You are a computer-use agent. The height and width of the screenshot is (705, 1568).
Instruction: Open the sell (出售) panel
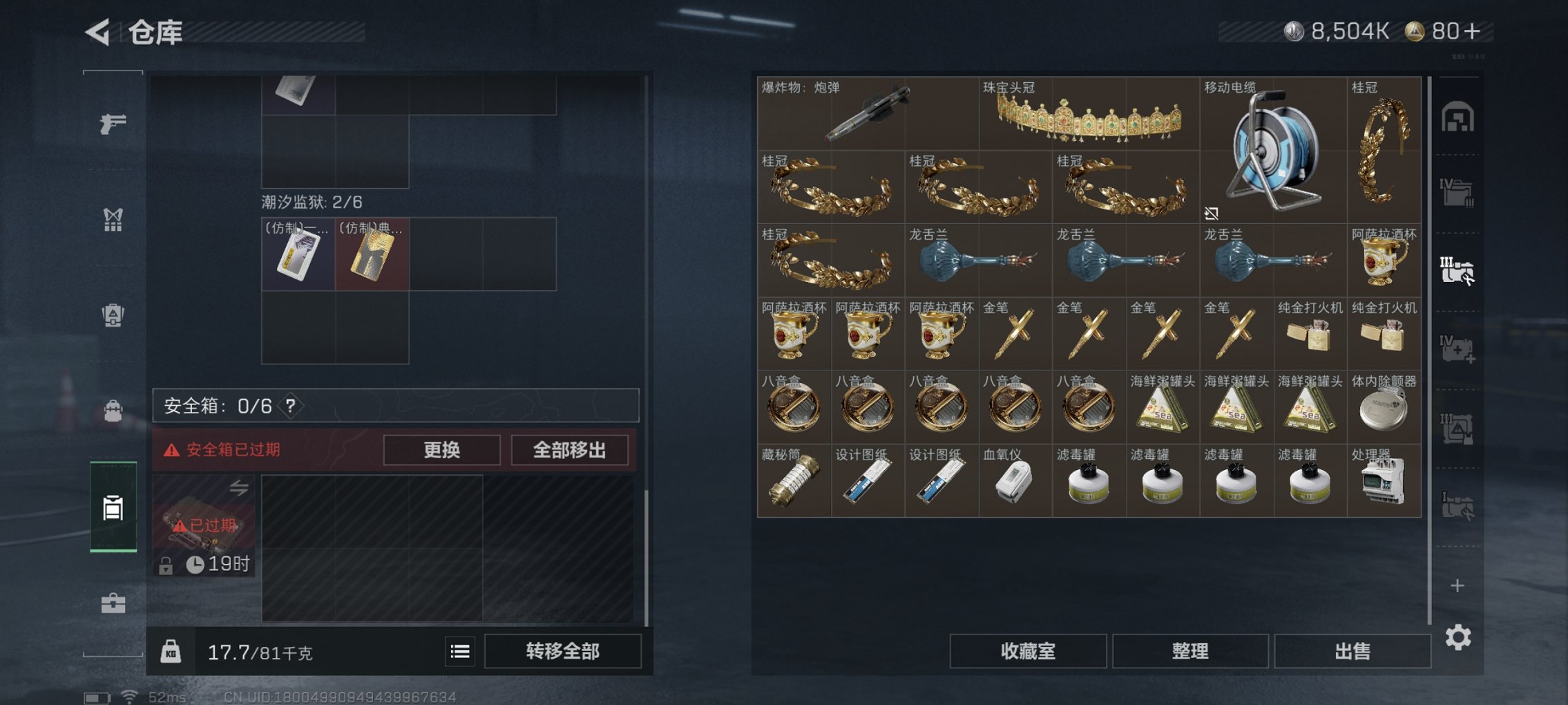click(x=1352, y=652)
